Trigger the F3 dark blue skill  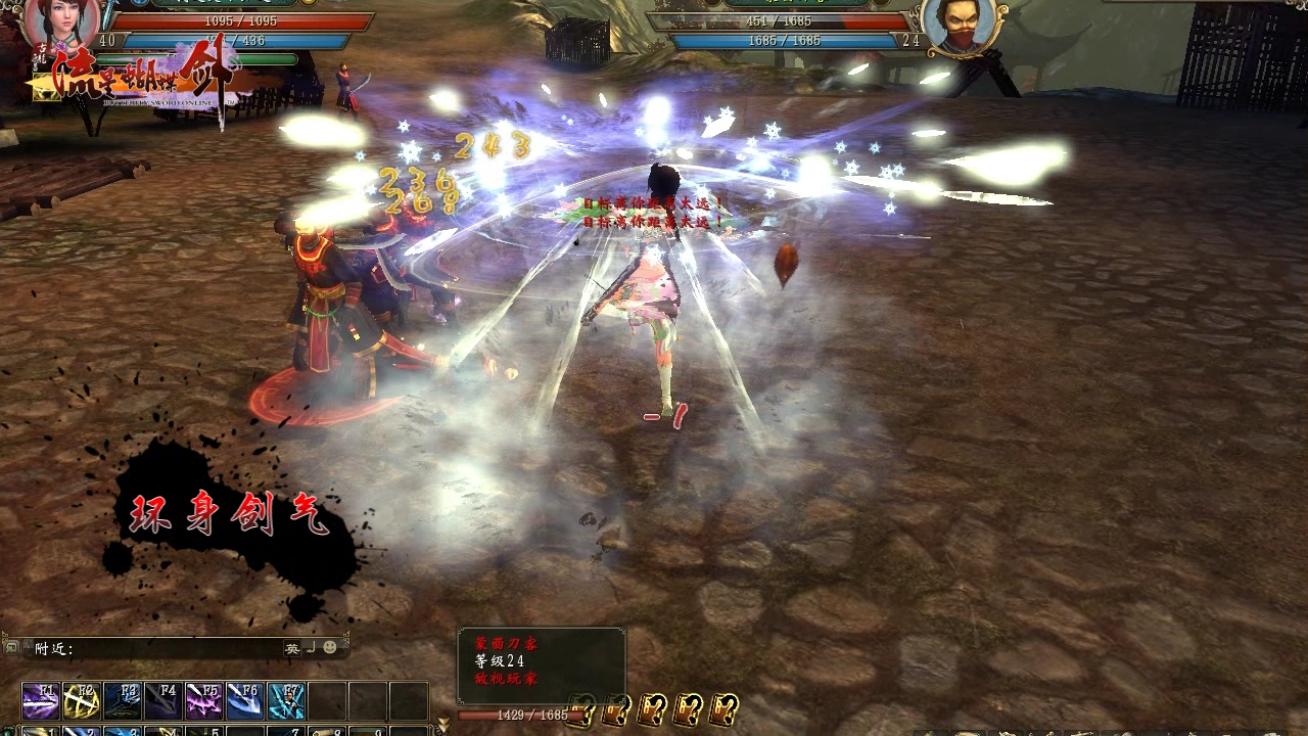click(123, 701)
